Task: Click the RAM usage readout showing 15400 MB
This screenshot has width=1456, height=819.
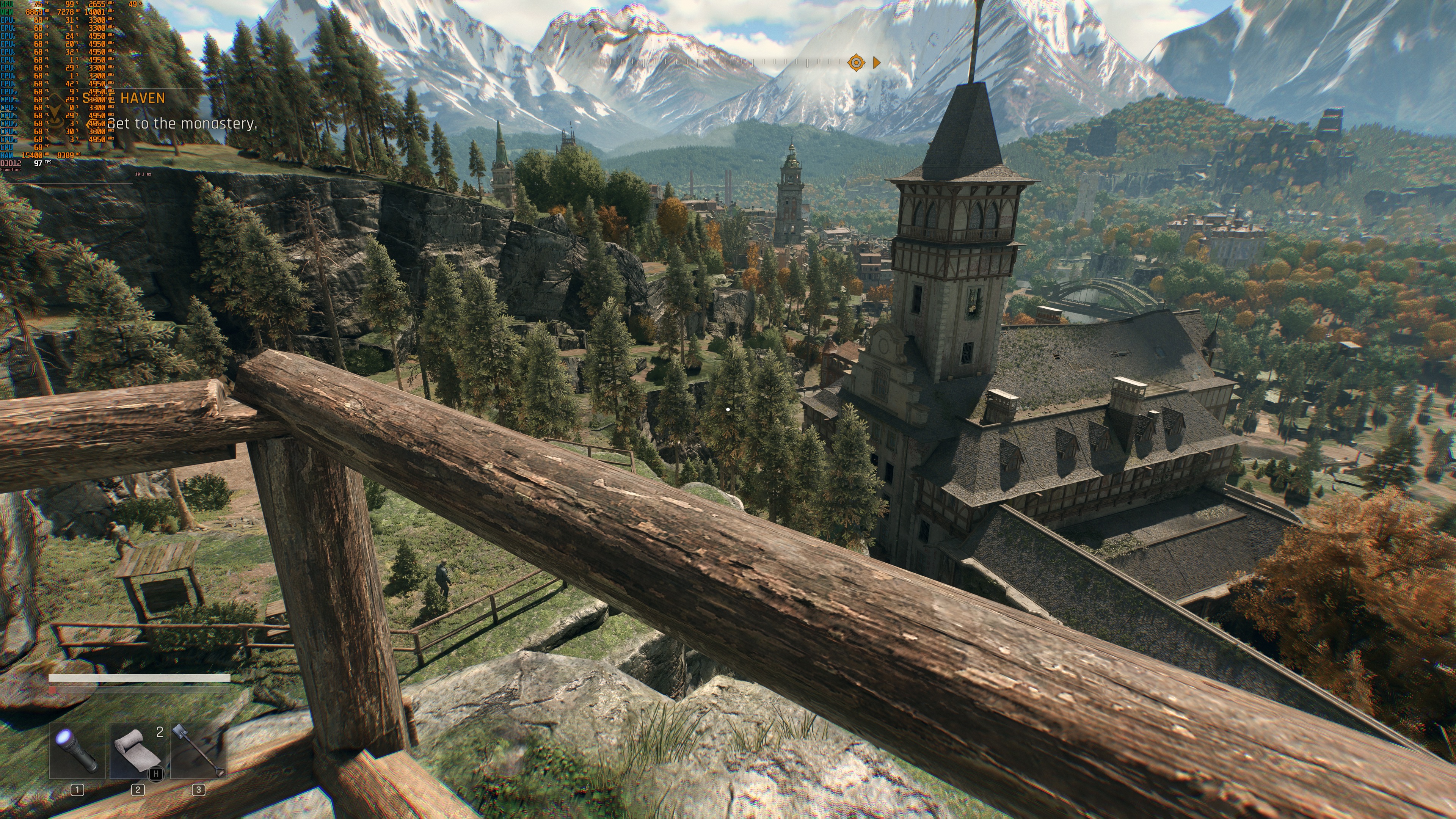Action: pos(32,156)
